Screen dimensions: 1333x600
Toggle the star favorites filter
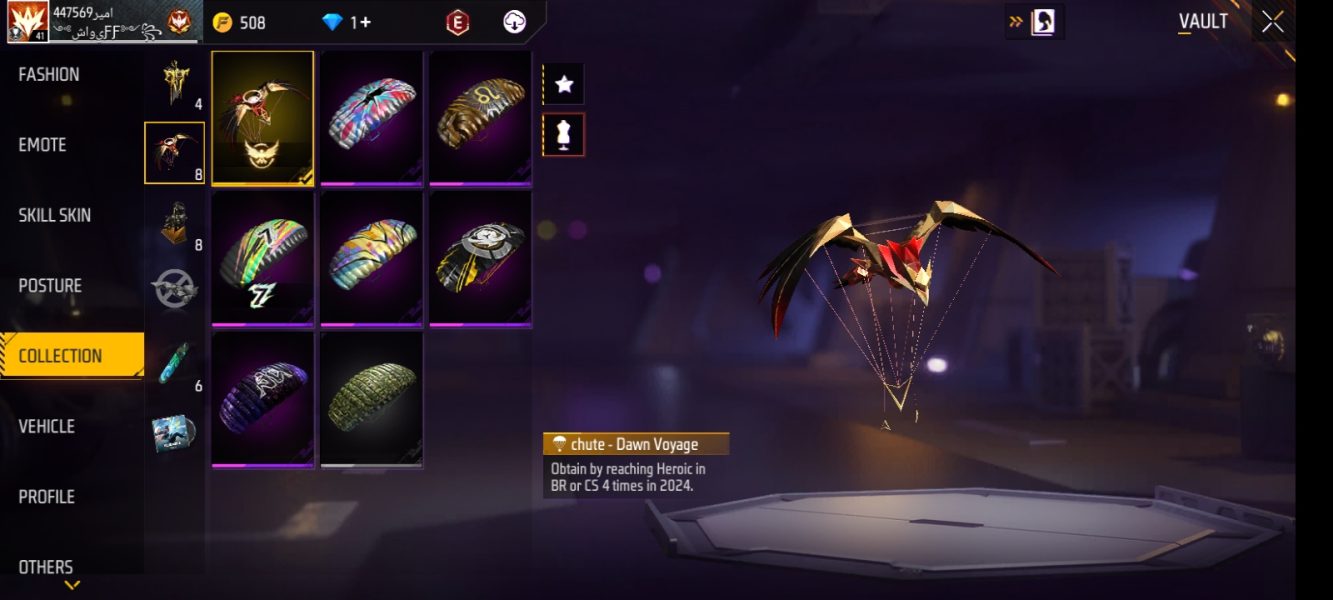tap(564, 85)
